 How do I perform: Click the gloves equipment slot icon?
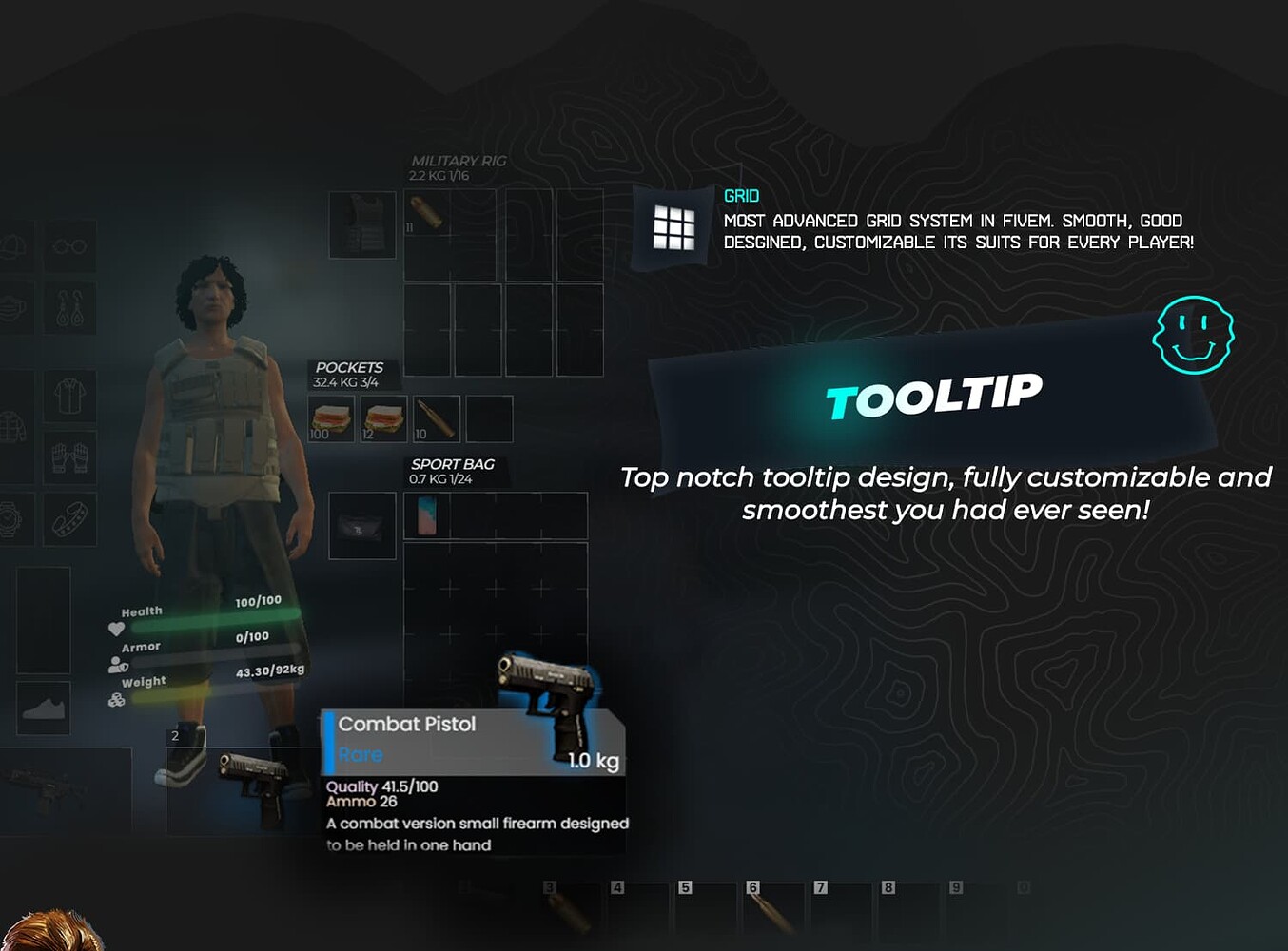(70, 456)
